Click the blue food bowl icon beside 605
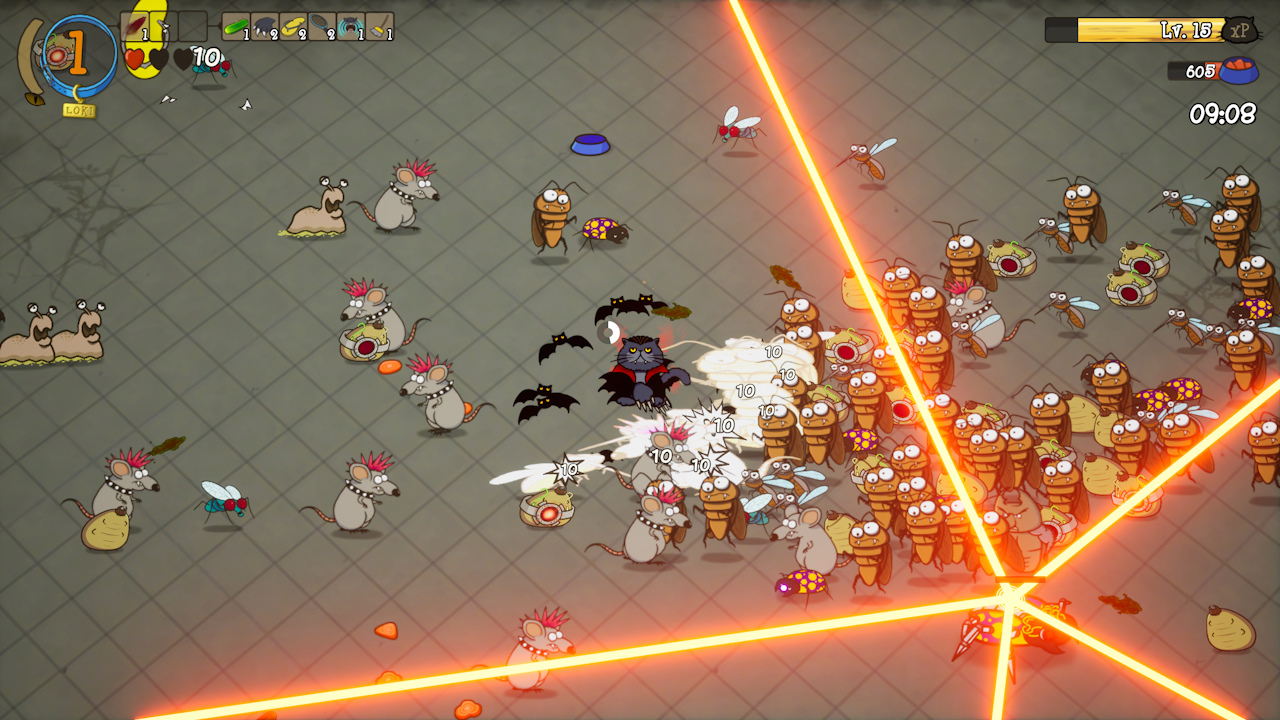Viewport: 1280px width, 720px height. 1240,72
